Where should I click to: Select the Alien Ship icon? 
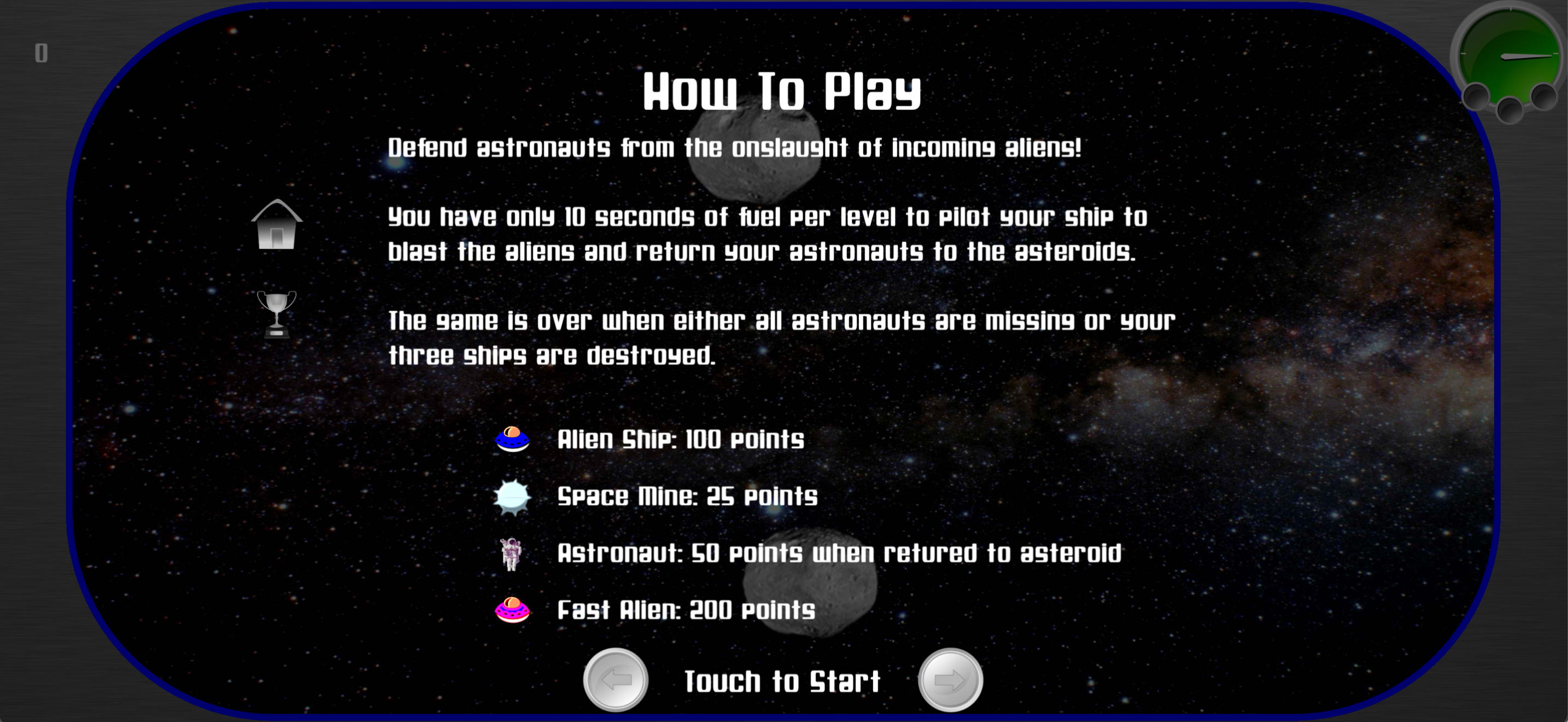tap(512, 440)
